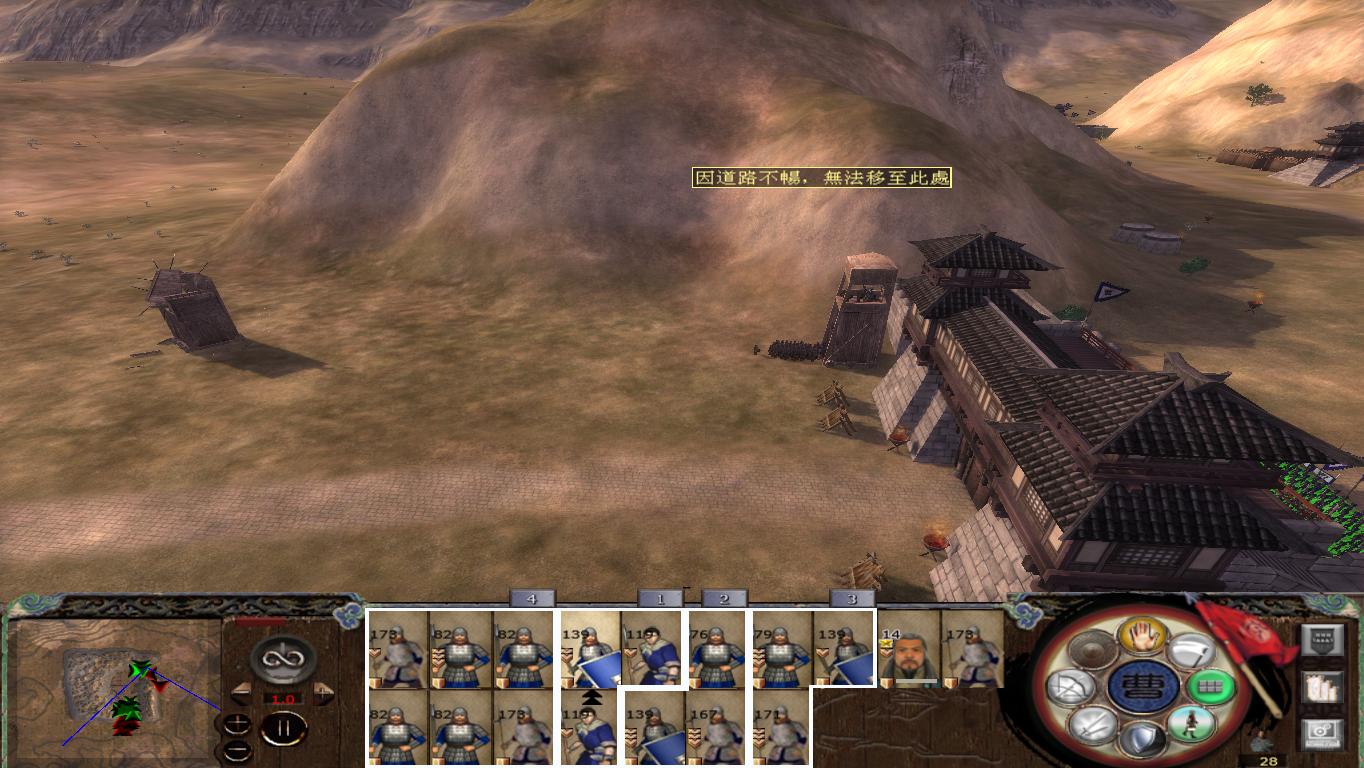Screen dimensions: 1364x768
Task: Open the scrolls battle details icon
Action: tap(1323, 688)
